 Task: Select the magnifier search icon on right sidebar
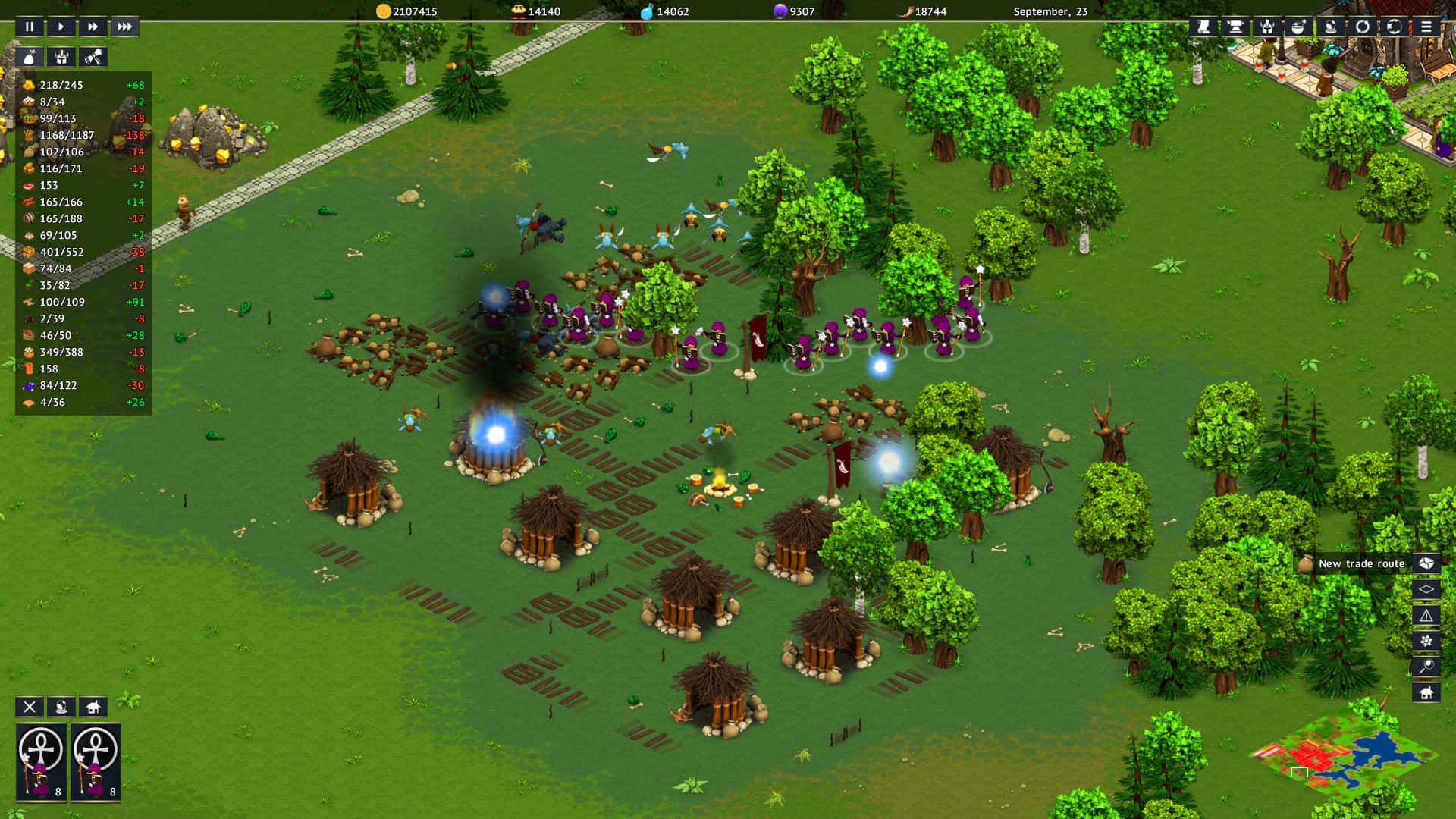click(x=1426, y=665)
